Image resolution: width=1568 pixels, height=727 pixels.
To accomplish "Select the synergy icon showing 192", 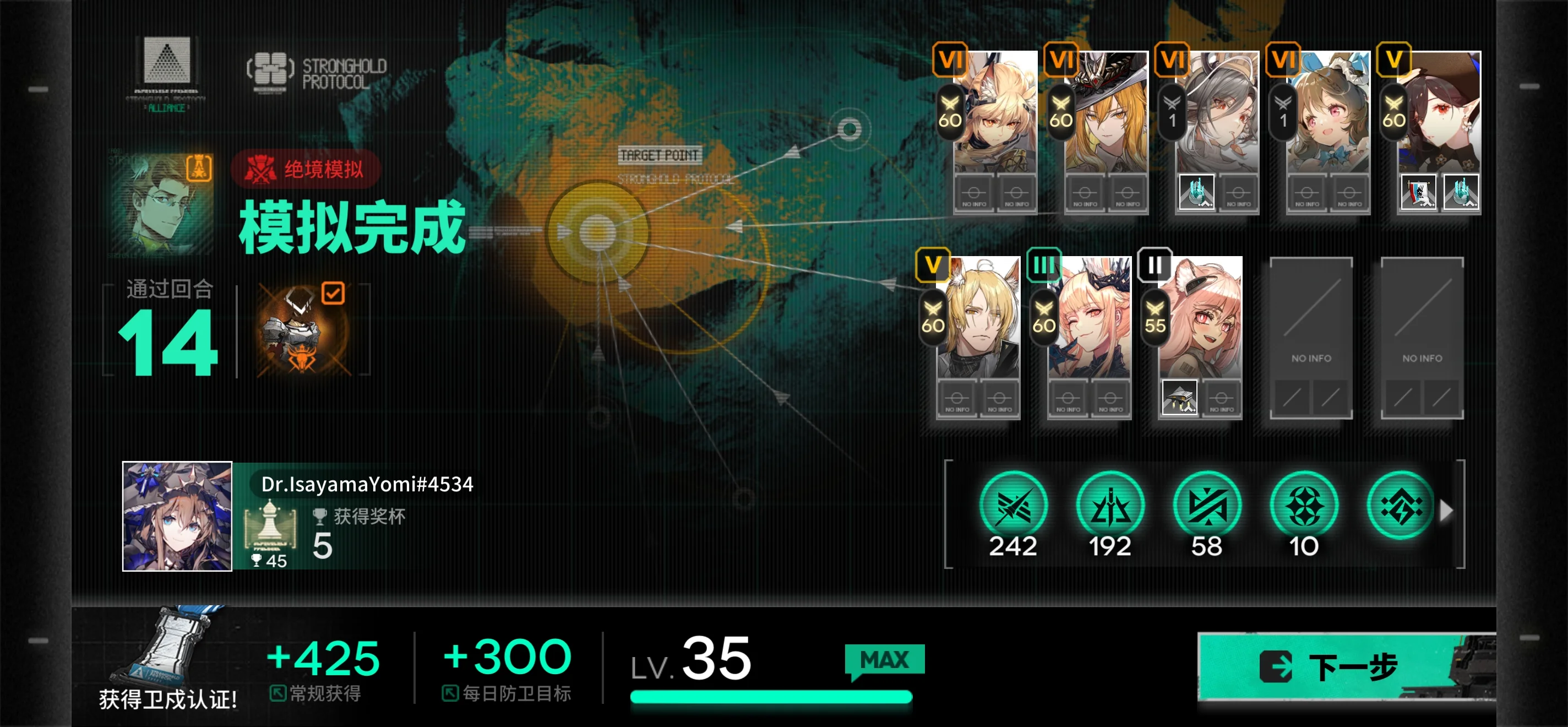I will [x=1109, y=507].
